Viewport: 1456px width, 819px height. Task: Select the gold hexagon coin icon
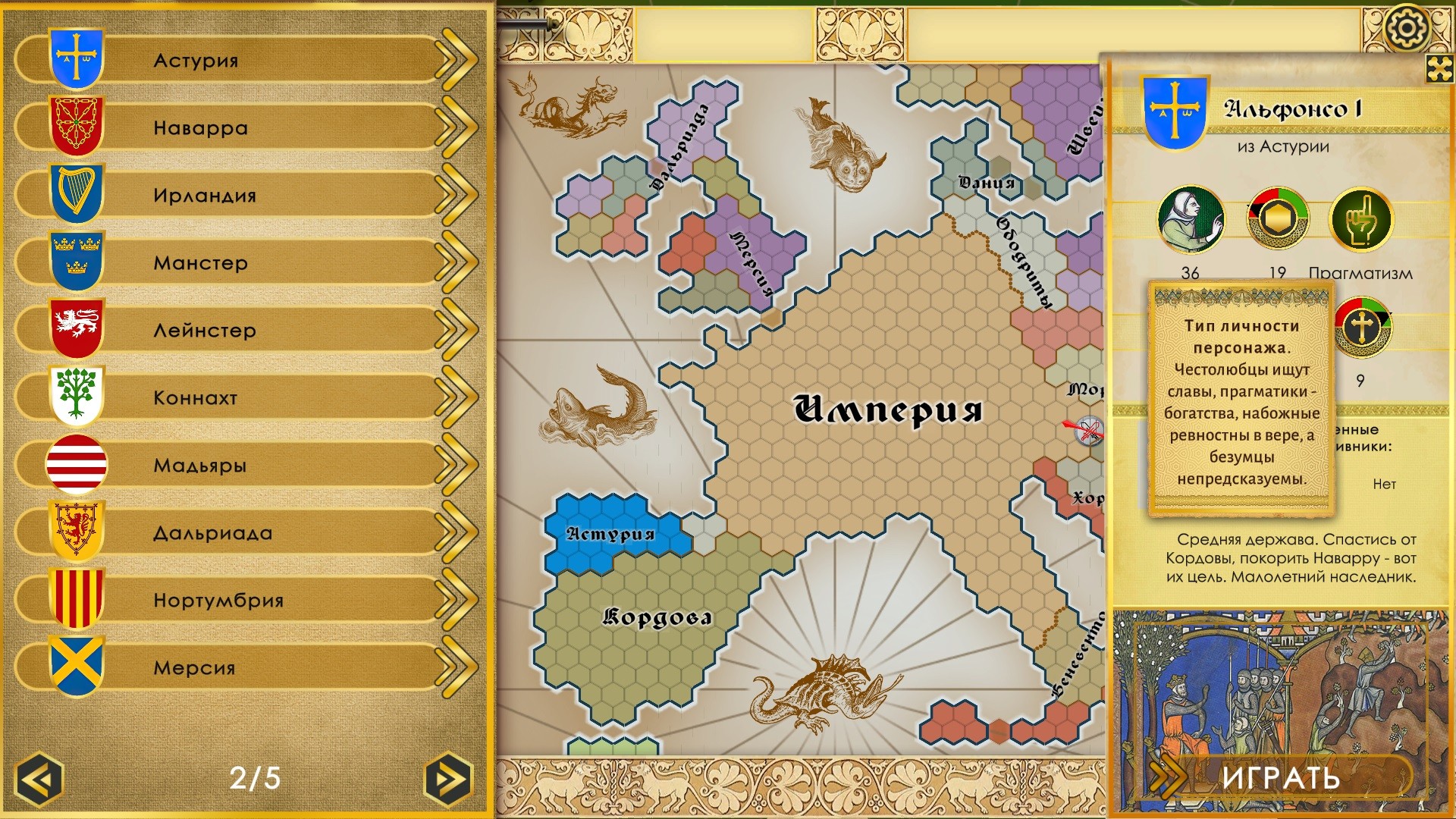tap(1278, 220)
